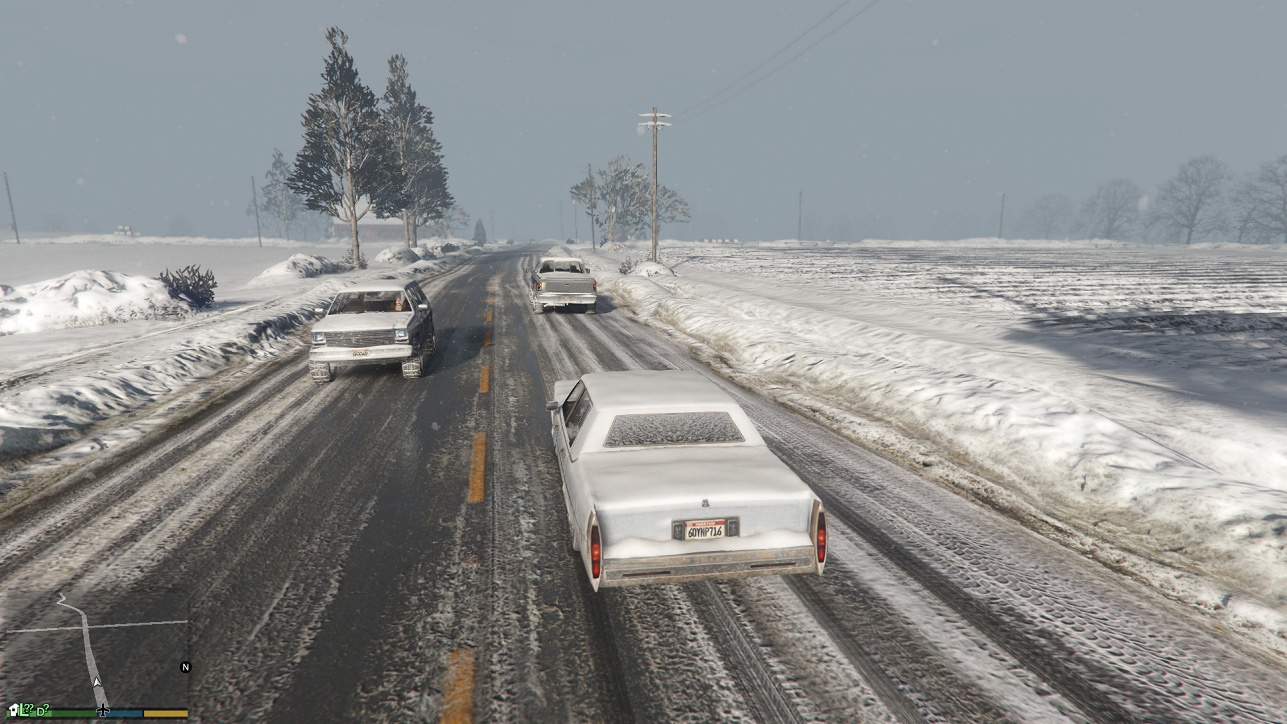Click the N compass marker on the minimap

tap(186, 666)
